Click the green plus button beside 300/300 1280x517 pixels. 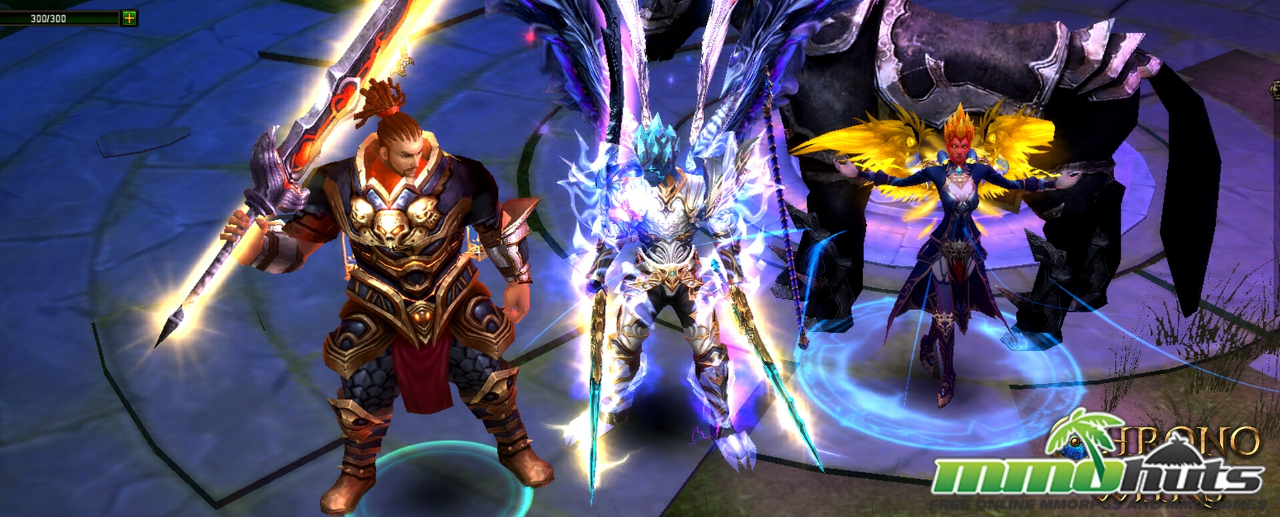[129, 18]
